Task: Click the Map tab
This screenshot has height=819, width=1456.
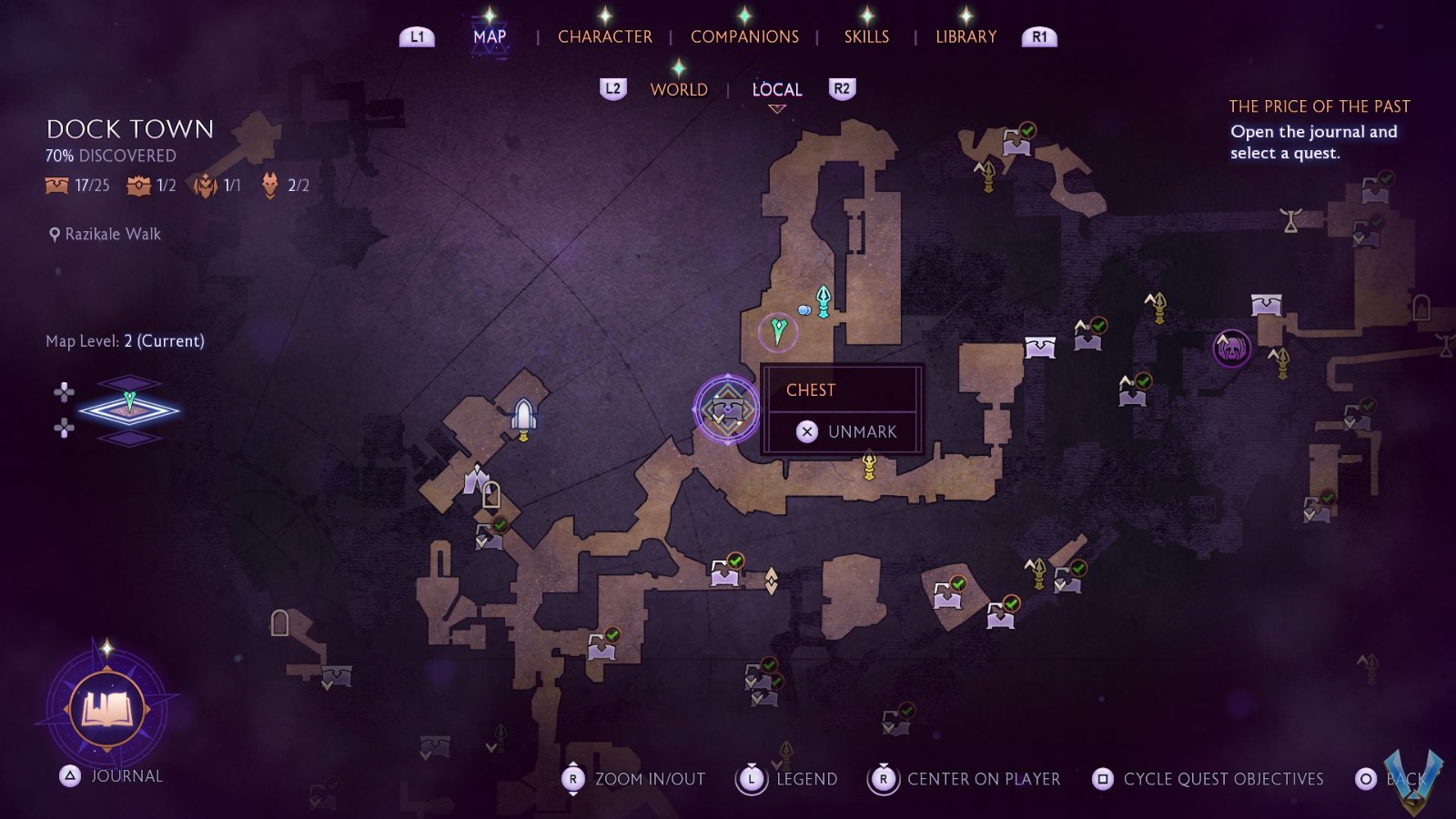Action: point(490,36)
